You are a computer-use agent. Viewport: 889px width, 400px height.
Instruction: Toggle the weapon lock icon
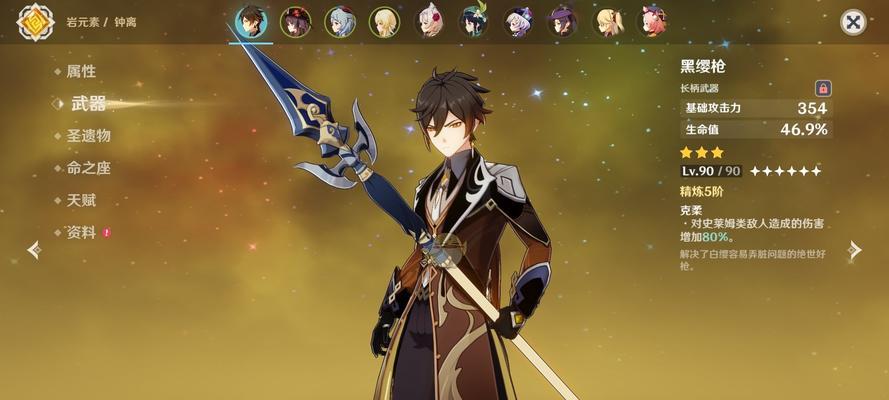tap(823, 88)
